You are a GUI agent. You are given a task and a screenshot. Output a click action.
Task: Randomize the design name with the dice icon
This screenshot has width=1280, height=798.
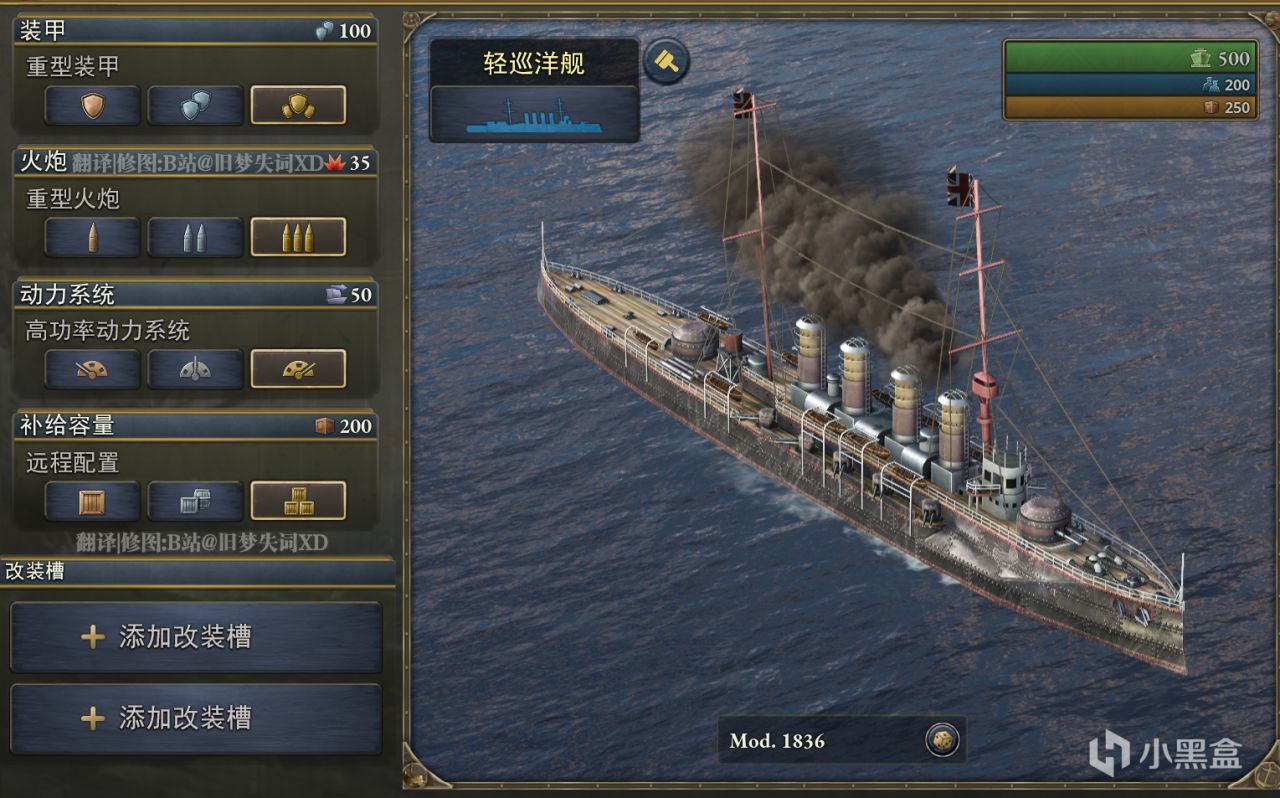(x=942, y=740)
